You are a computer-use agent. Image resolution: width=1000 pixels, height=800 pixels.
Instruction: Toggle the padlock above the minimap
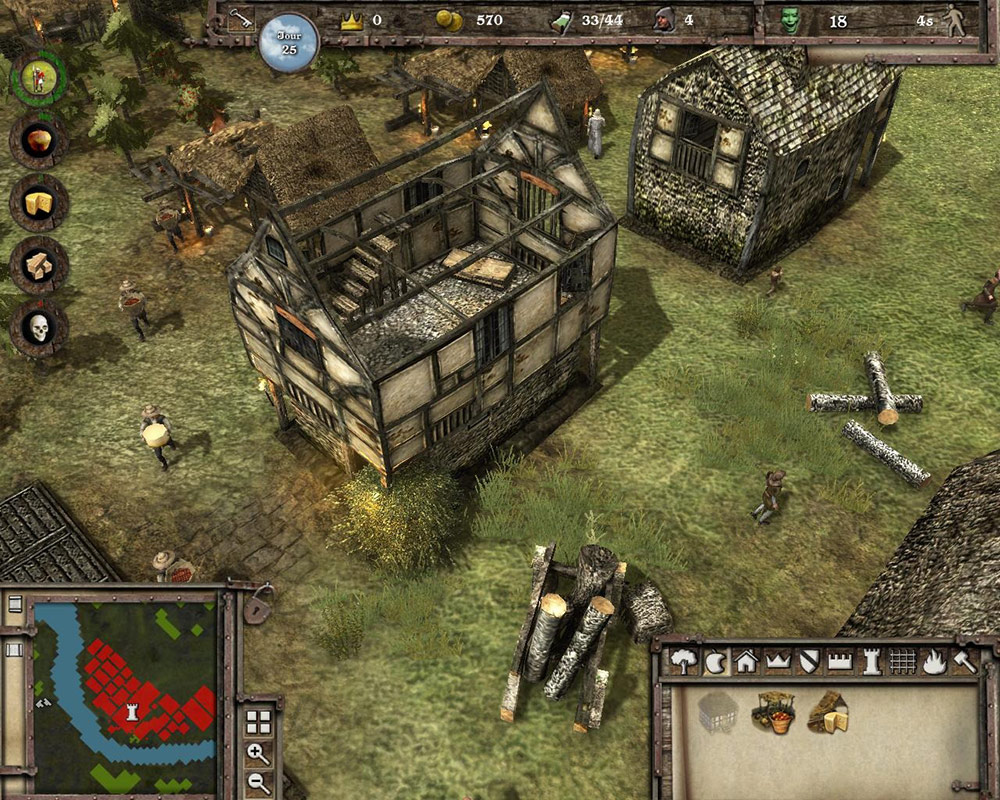coord(258,604)
